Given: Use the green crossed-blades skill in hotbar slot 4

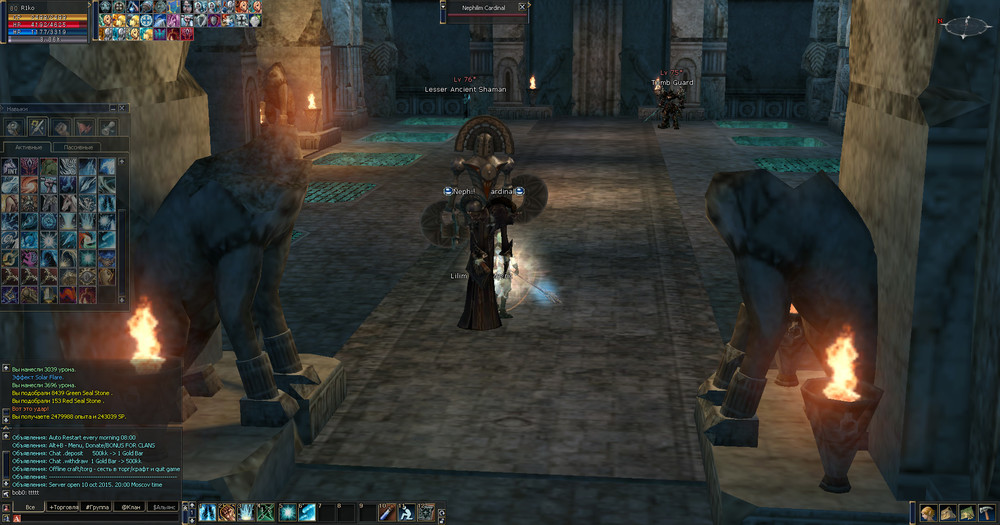Looking at the screenshot, I should tap(265, 512).
